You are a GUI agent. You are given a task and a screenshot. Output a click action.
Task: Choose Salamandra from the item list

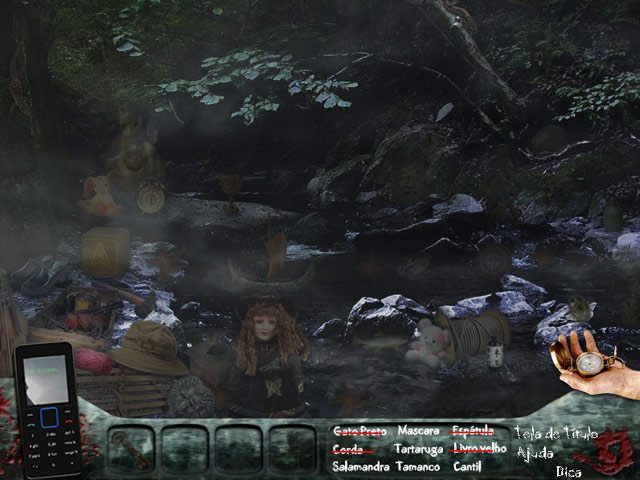361,467
